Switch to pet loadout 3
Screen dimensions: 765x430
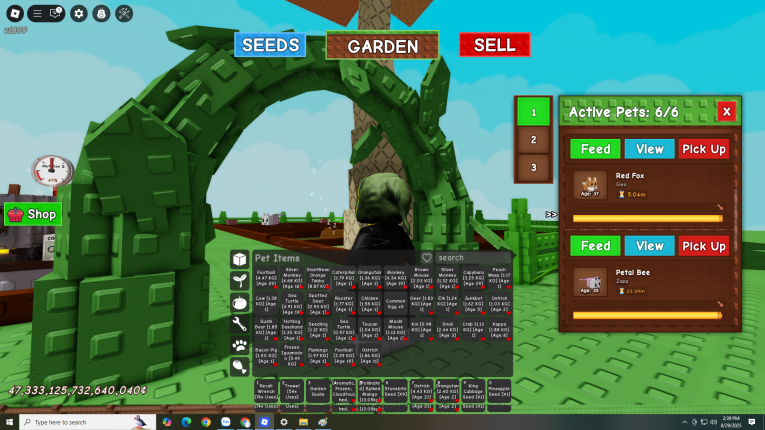[x=533, y=167]
